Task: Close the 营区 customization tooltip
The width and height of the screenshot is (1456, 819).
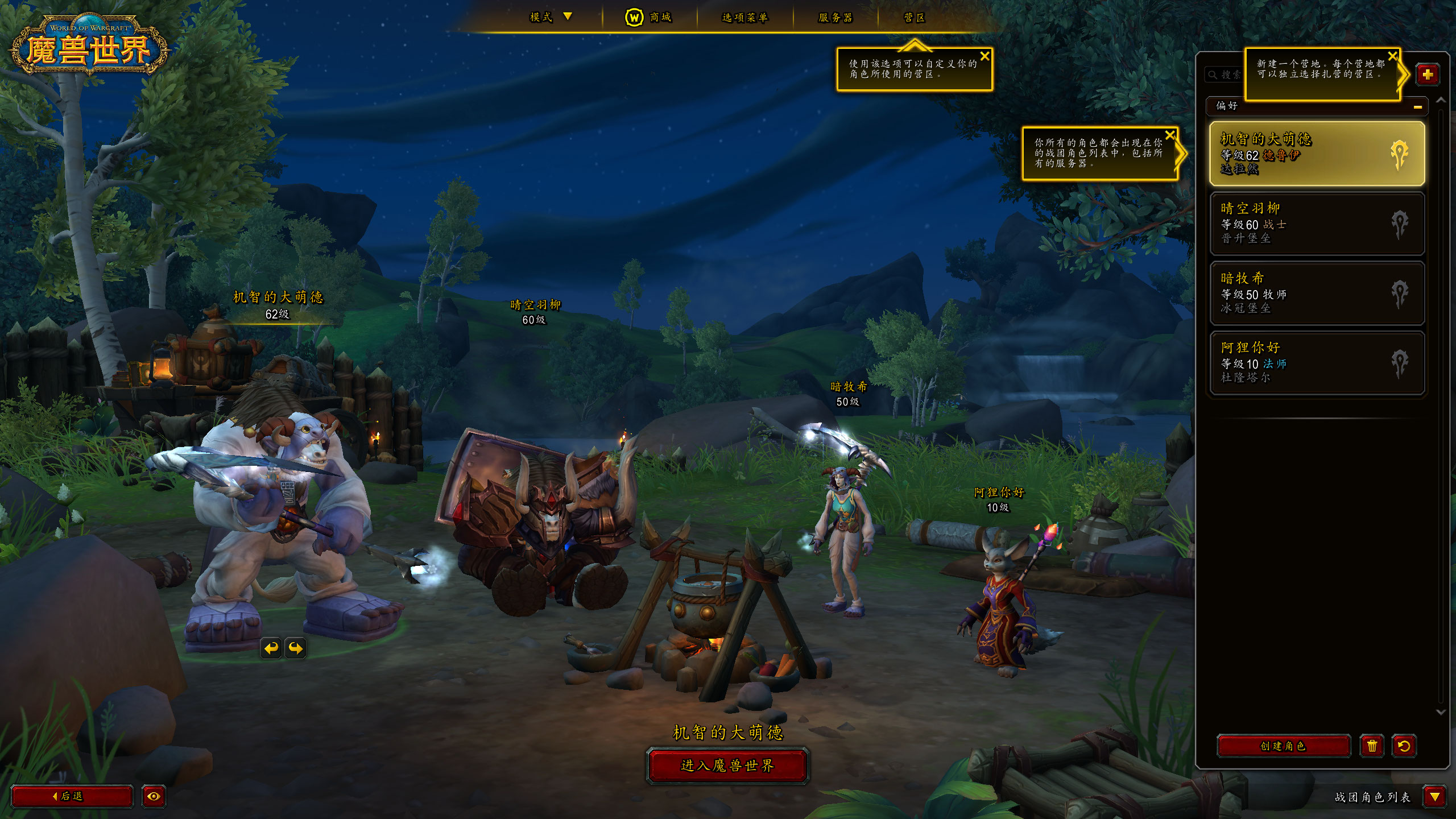Action: pos(985,56)
